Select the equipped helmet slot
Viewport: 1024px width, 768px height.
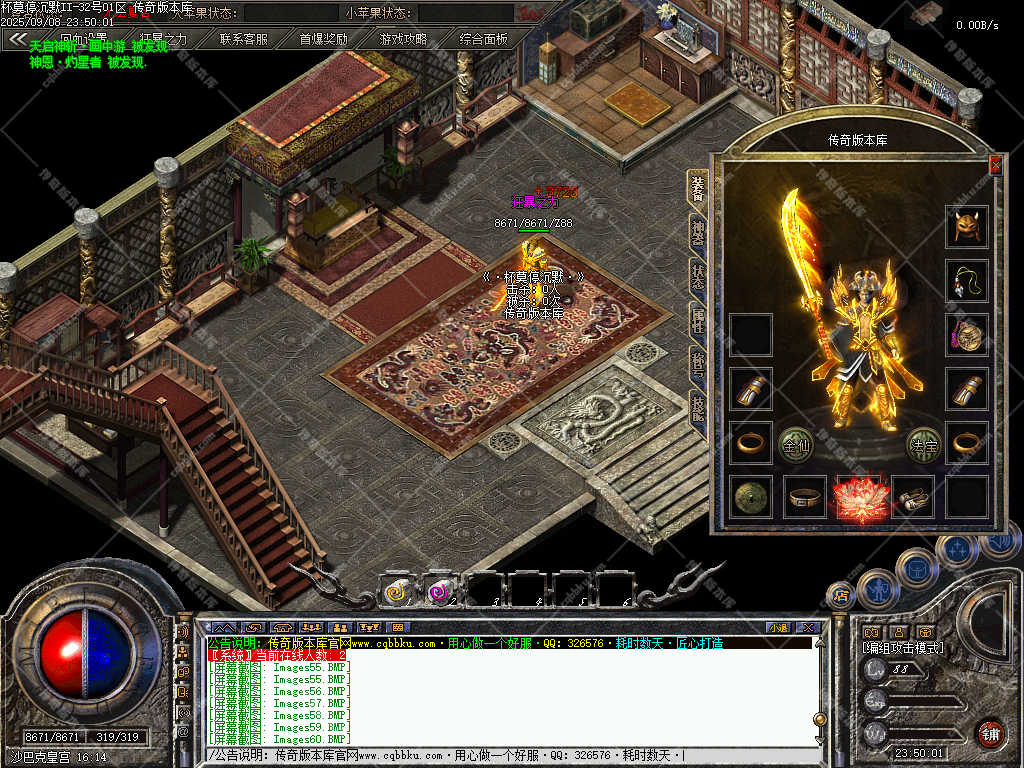pos(967,227)
